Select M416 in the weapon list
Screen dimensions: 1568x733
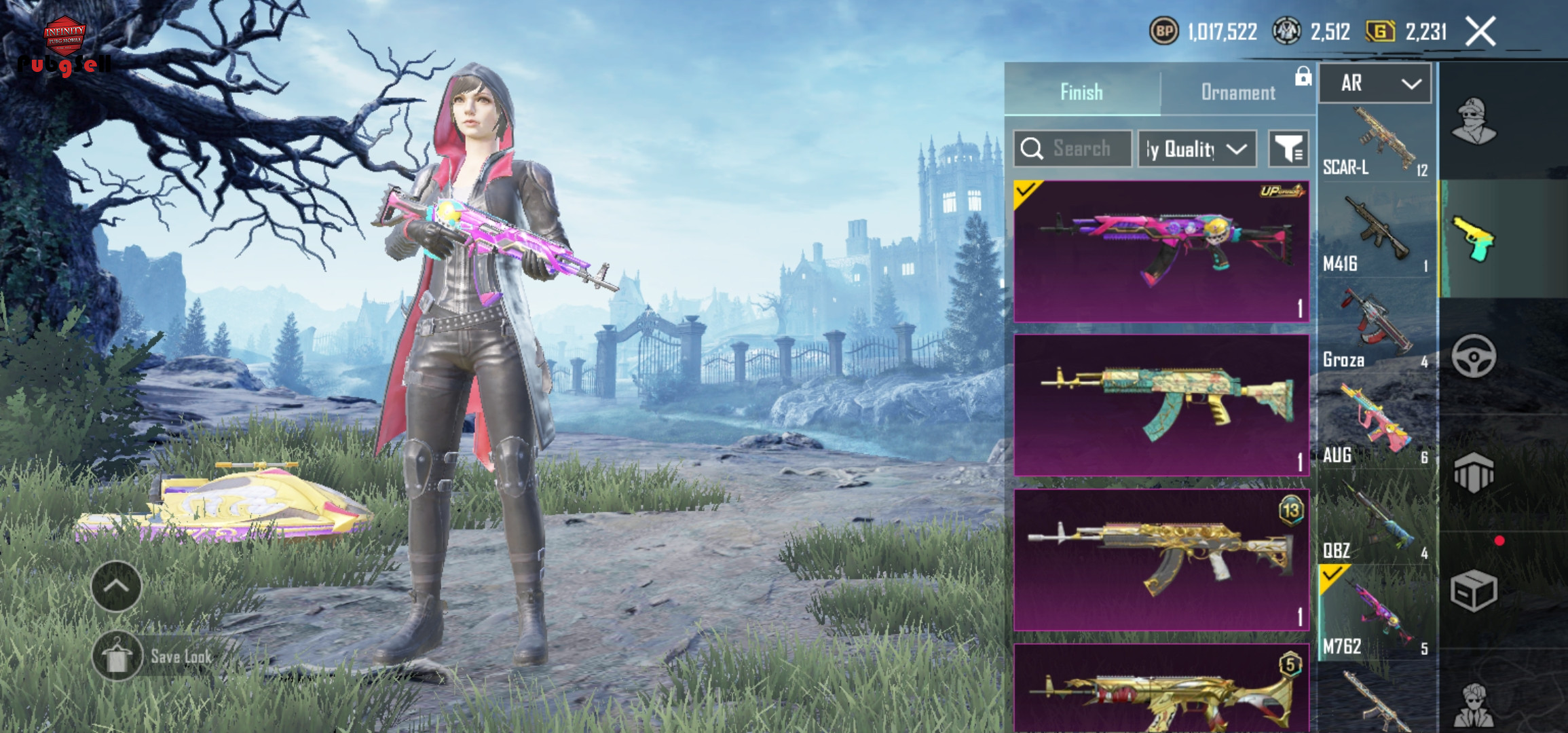click(1377, 234)
